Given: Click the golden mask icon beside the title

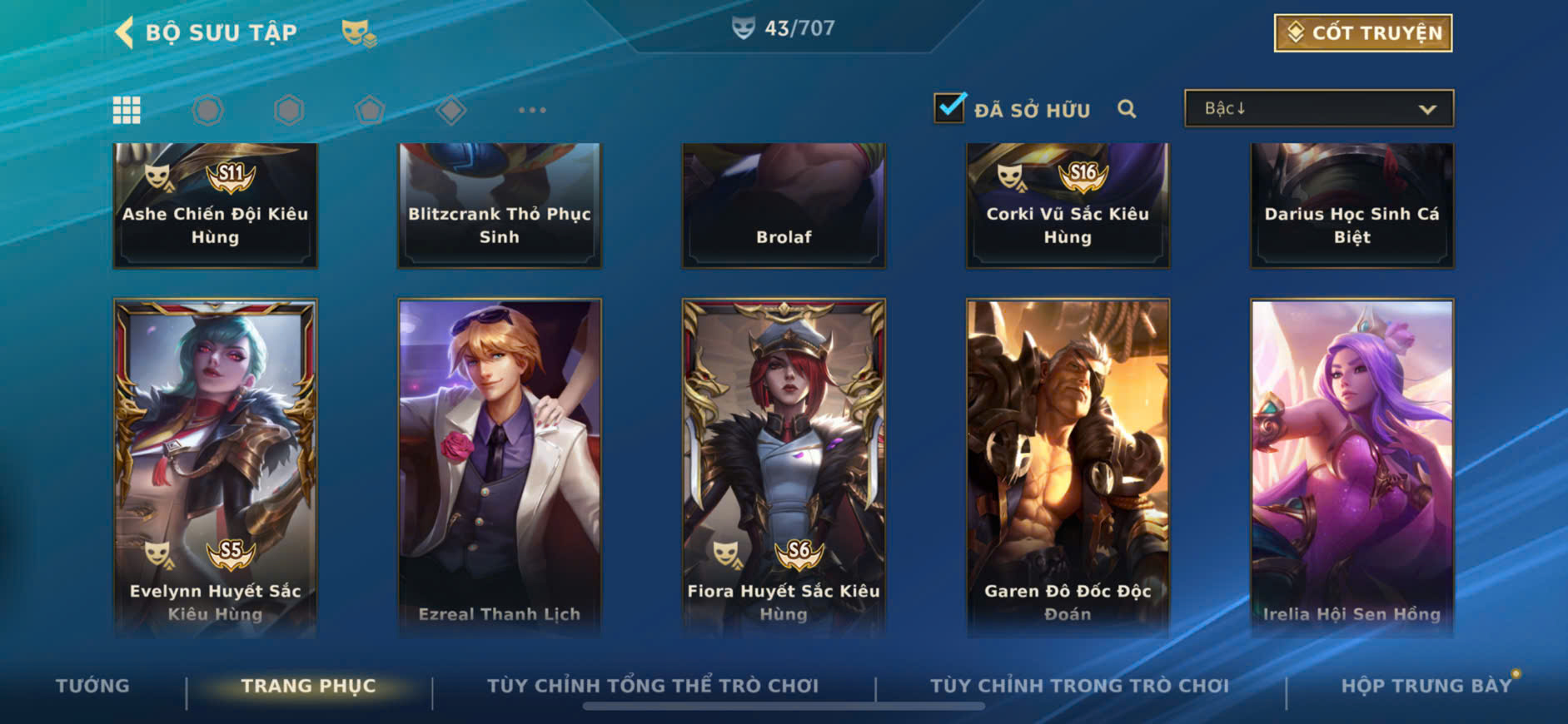Looking at the screenshot, I should pos(358,34).
